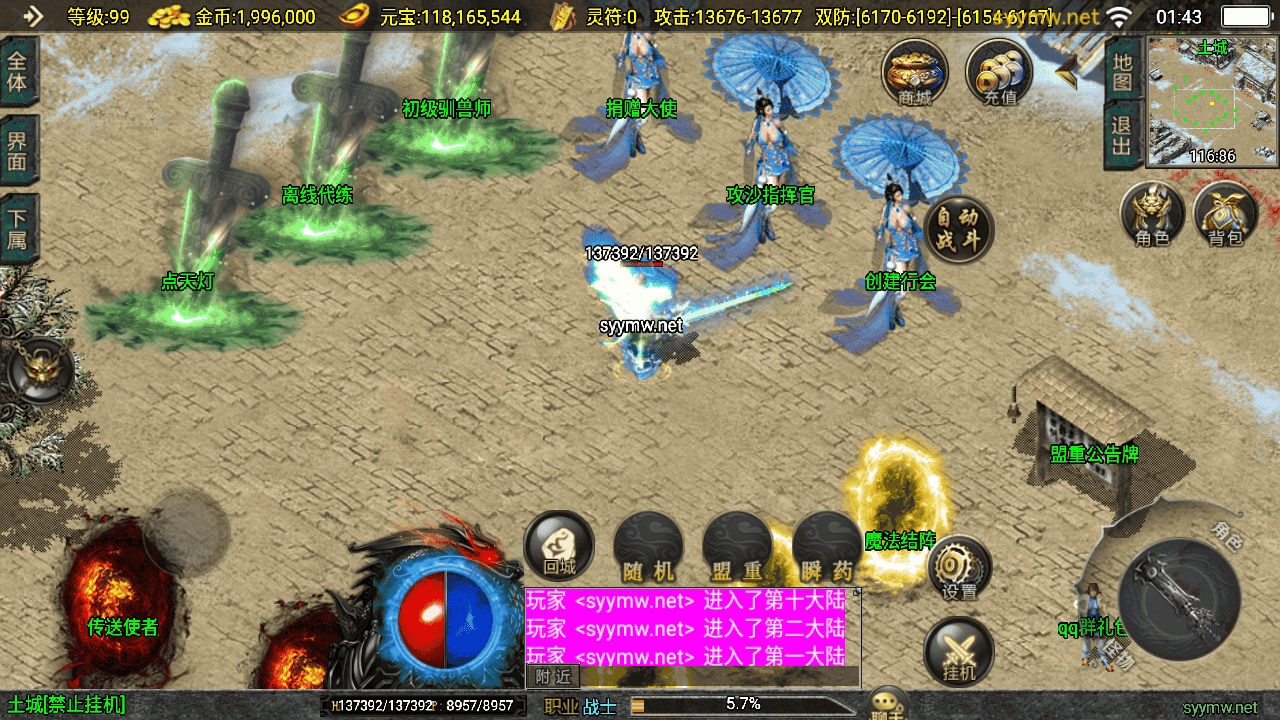The height and width of the screenshot is (720, 1280).
Task: Open the 商城 shop
Action: click(914, 73)
